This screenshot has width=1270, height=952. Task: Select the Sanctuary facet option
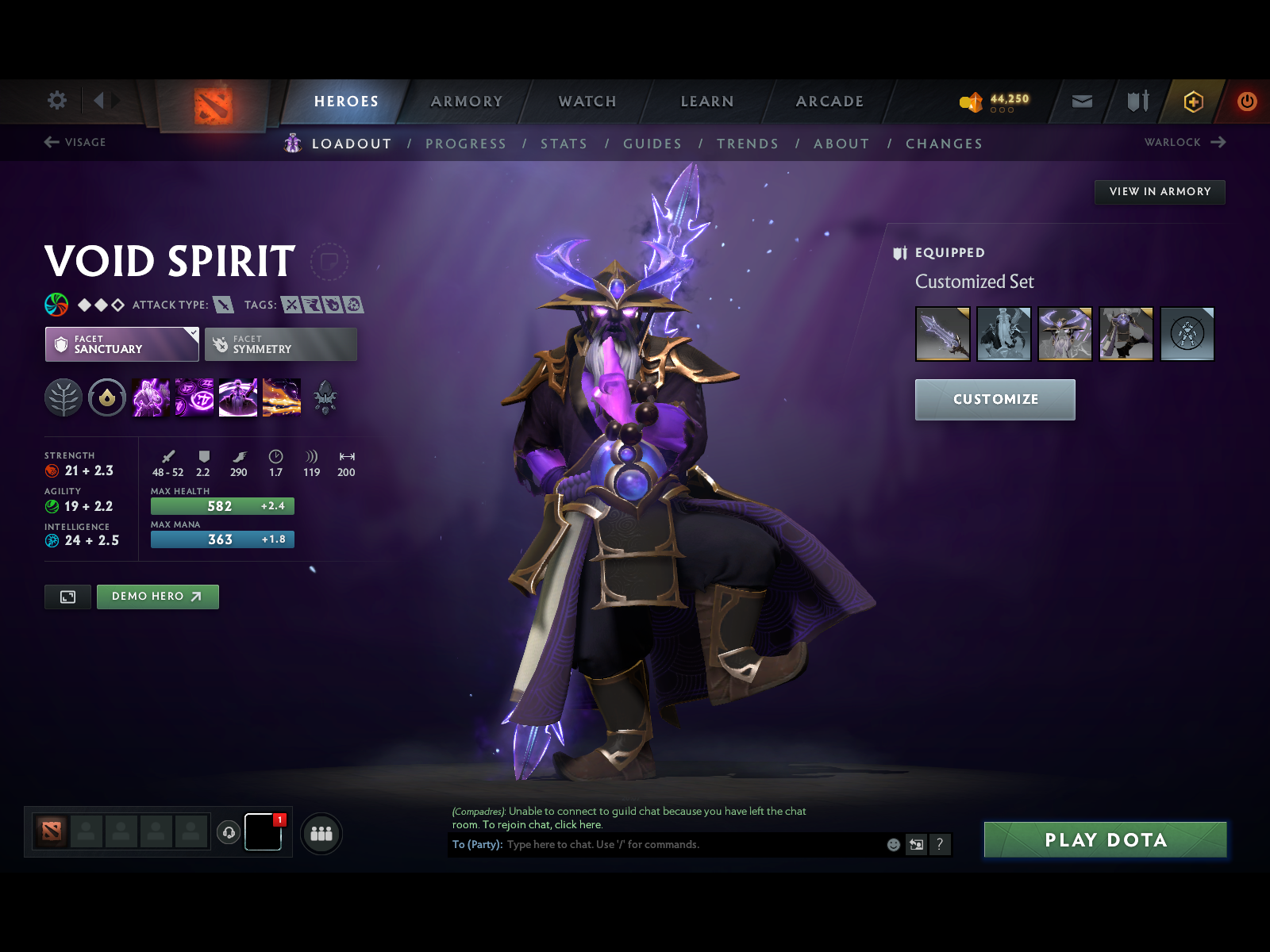click(121, 344)
